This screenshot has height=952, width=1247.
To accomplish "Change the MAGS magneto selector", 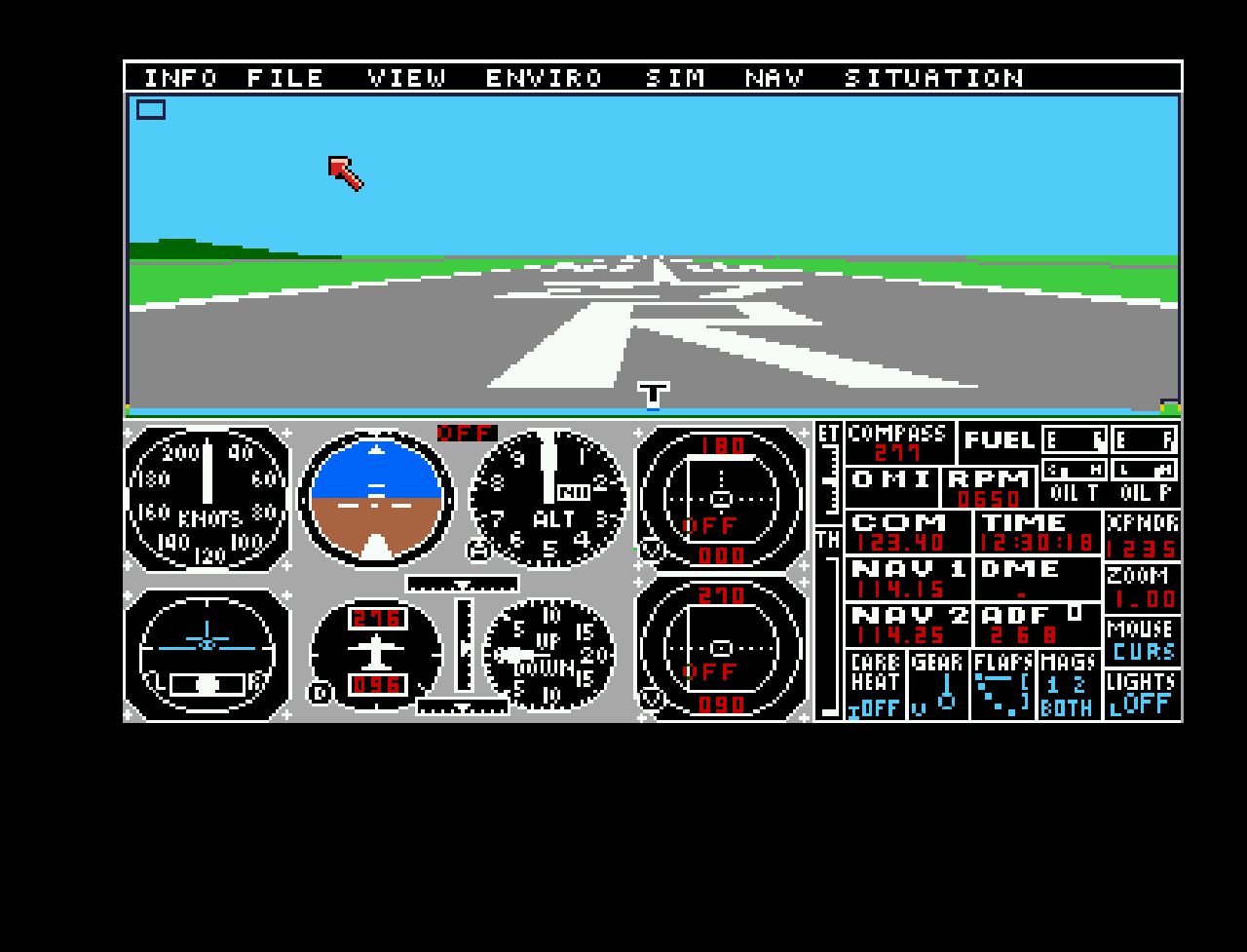I will click(x=1067, y=686).
